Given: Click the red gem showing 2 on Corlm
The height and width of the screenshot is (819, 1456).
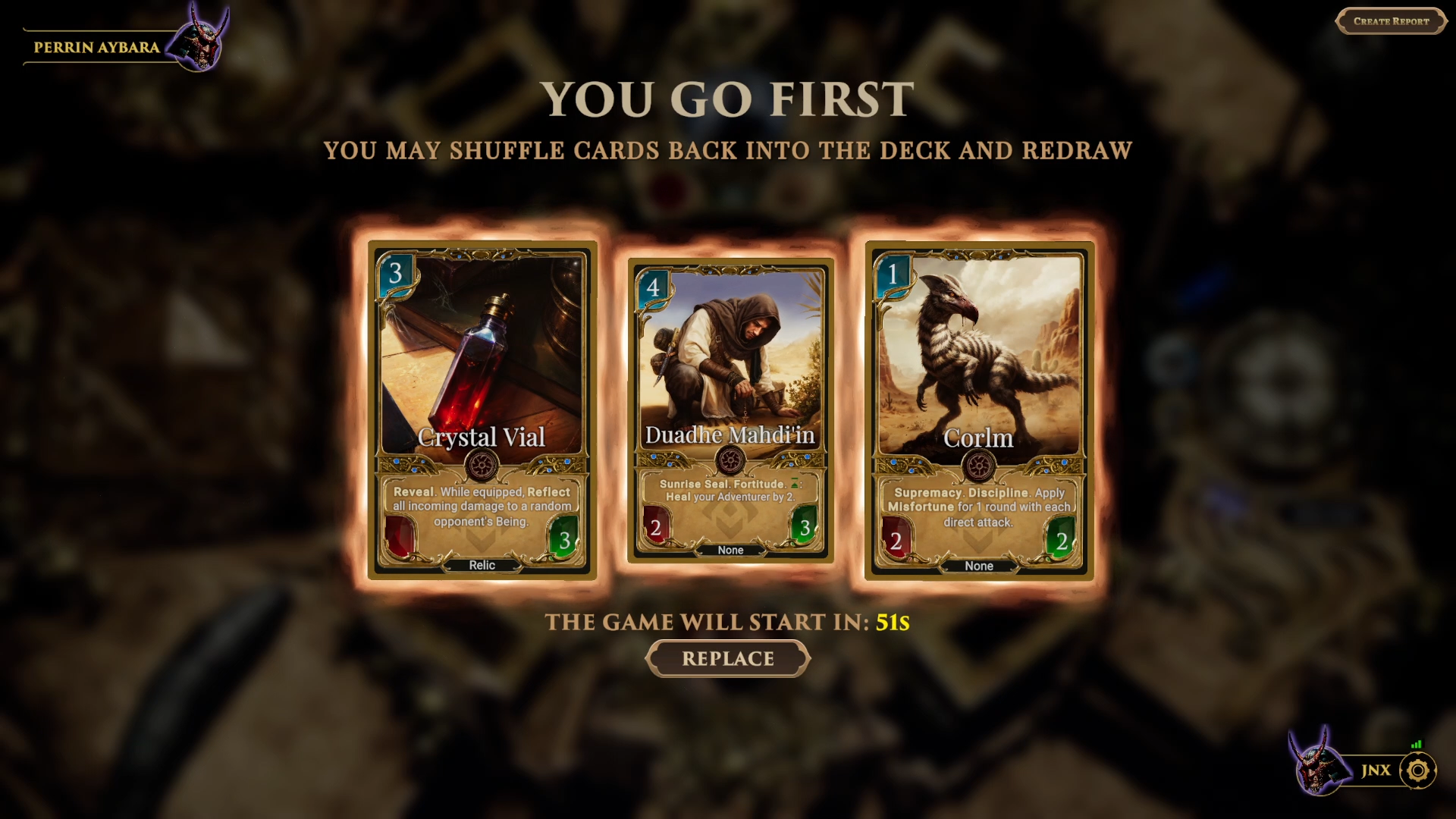Looking at the screenshot, I should [895, 540].
